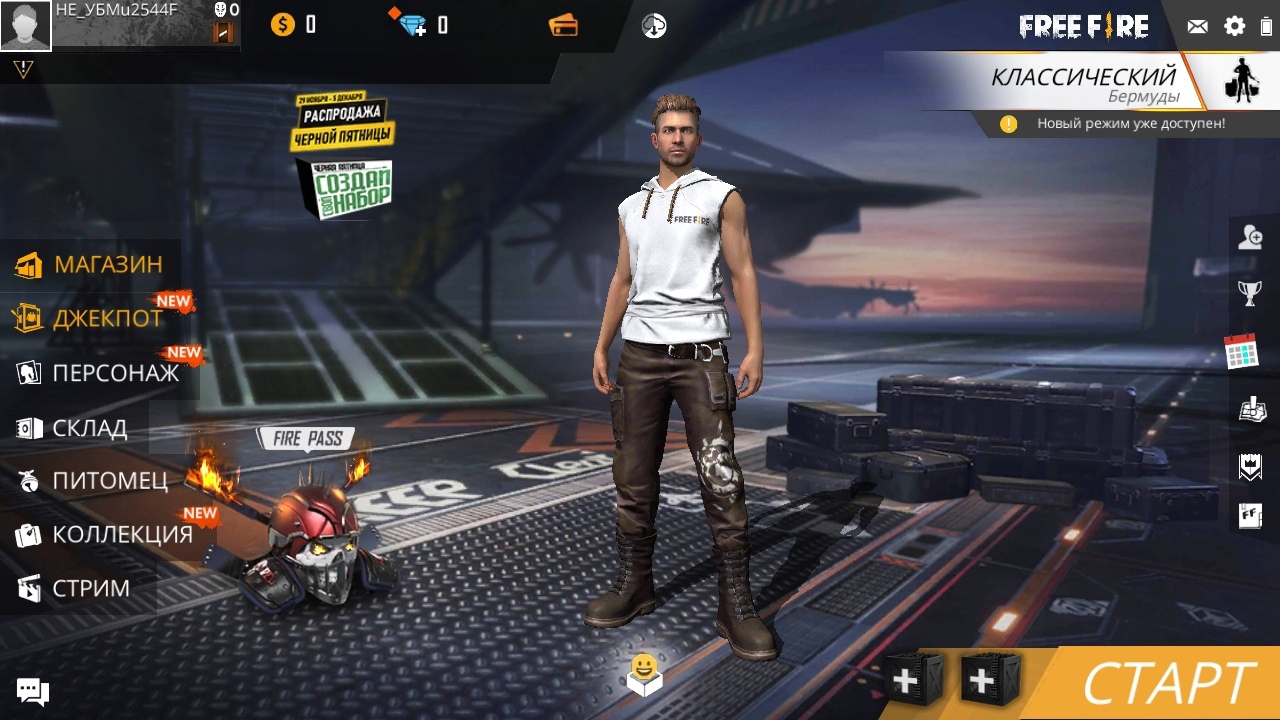This screenshot has width=1280, height=720.
Task: Open the Коллекция collection menu
Action: 104,535
